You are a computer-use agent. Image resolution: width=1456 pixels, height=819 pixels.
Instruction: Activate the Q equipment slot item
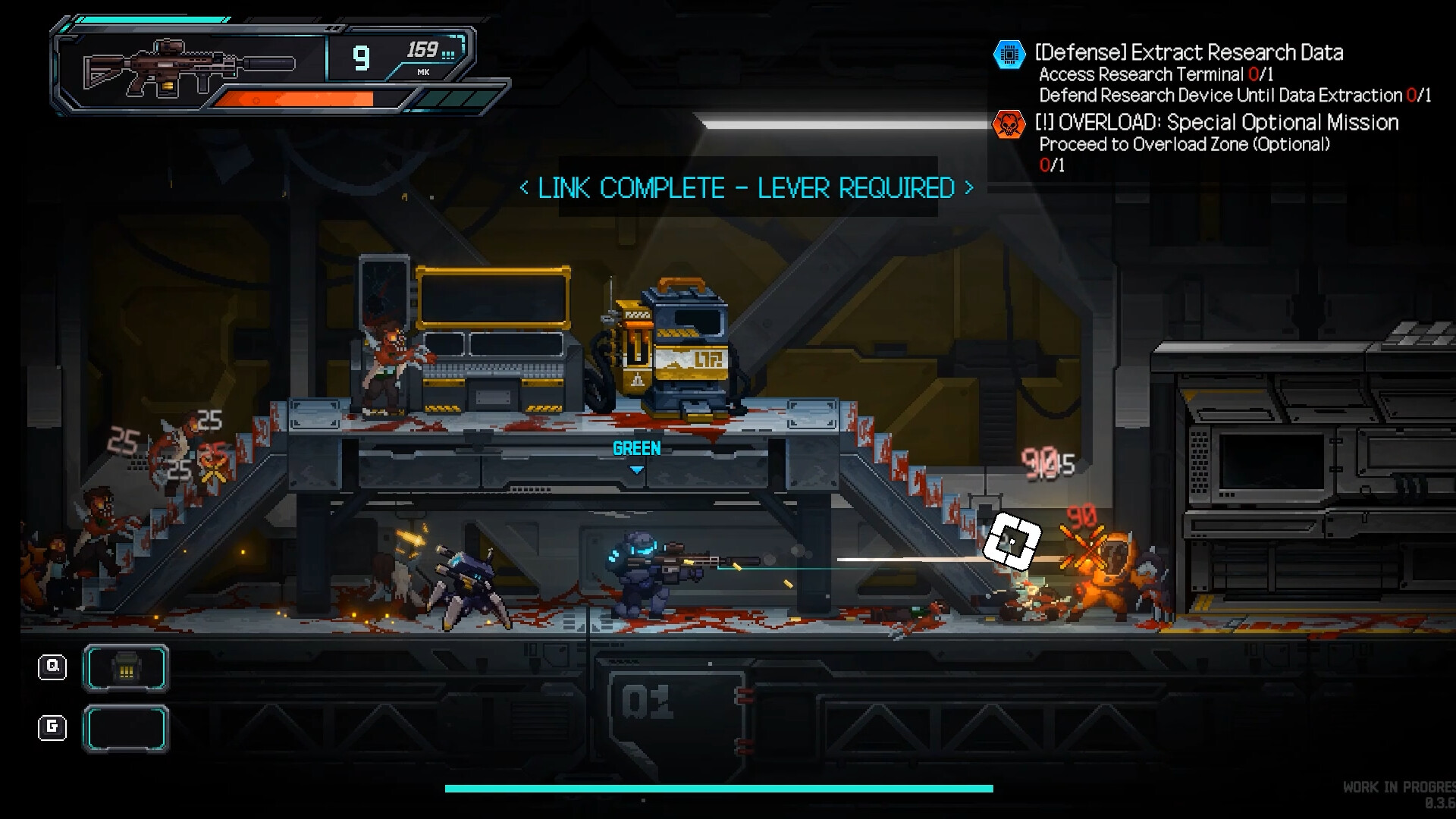click(x=126, y=668)
